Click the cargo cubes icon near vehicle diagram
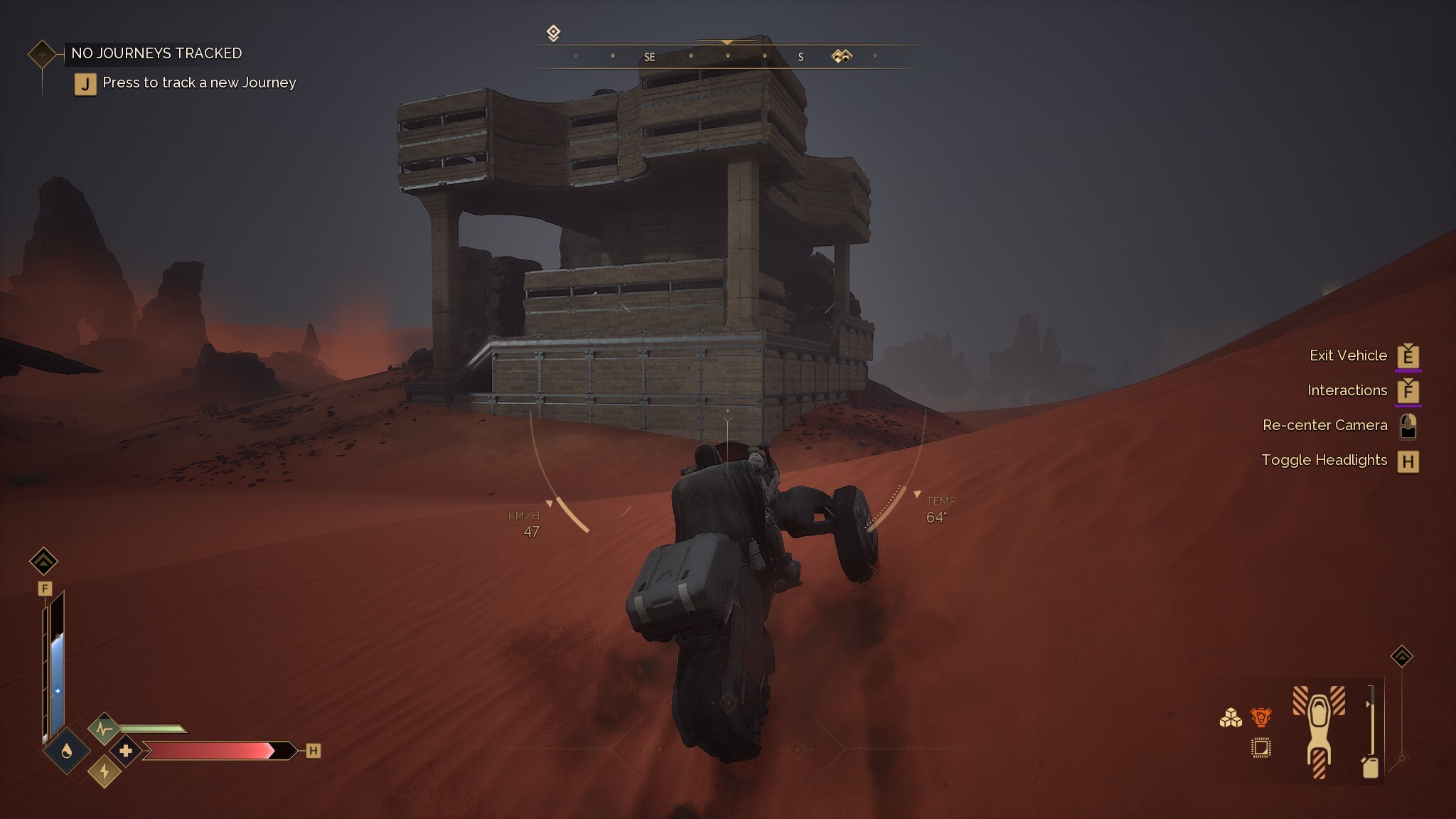Viewport: 1456px width, 819px height. click(1231, 718)
